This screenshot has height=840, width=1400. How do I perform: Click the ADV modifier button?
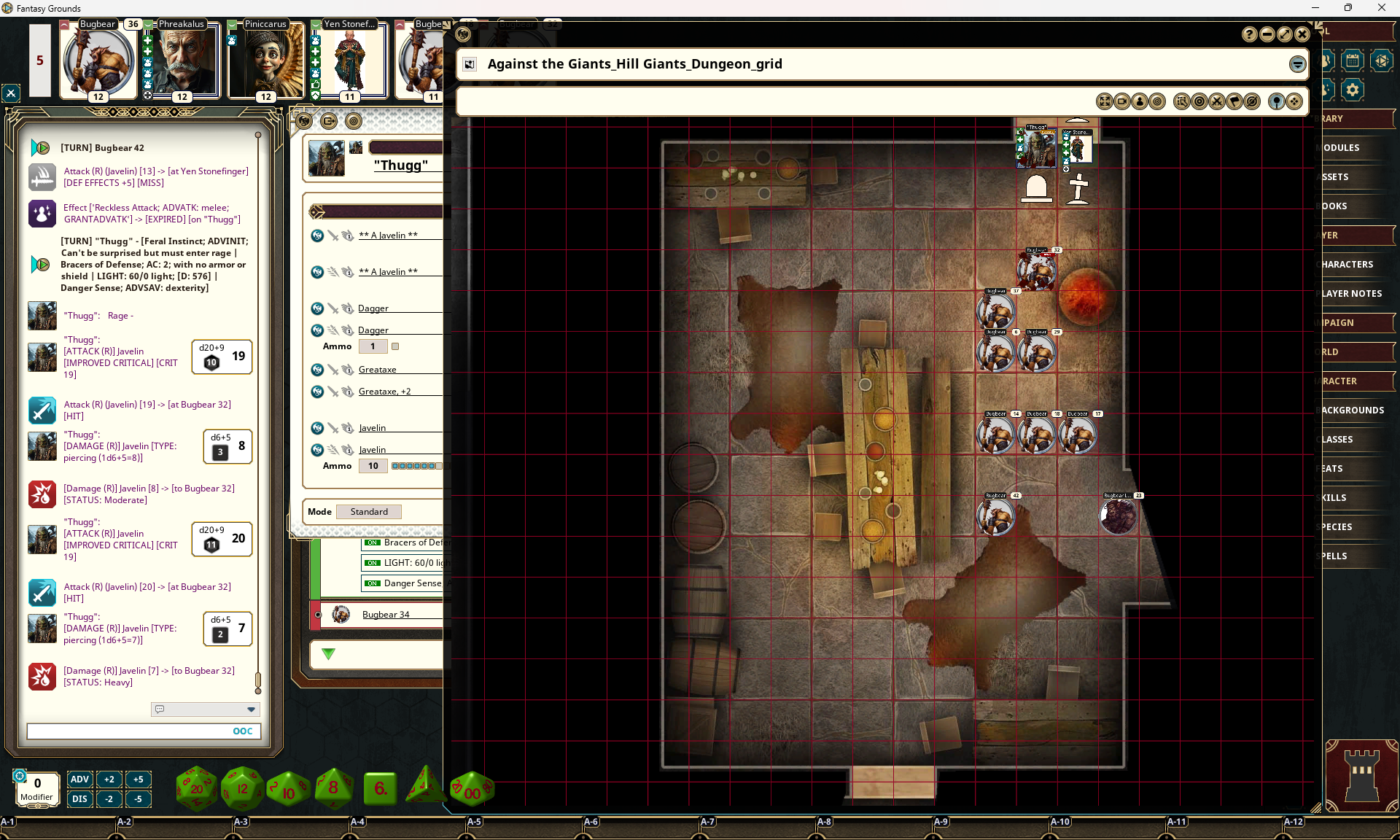coord(79,779)
